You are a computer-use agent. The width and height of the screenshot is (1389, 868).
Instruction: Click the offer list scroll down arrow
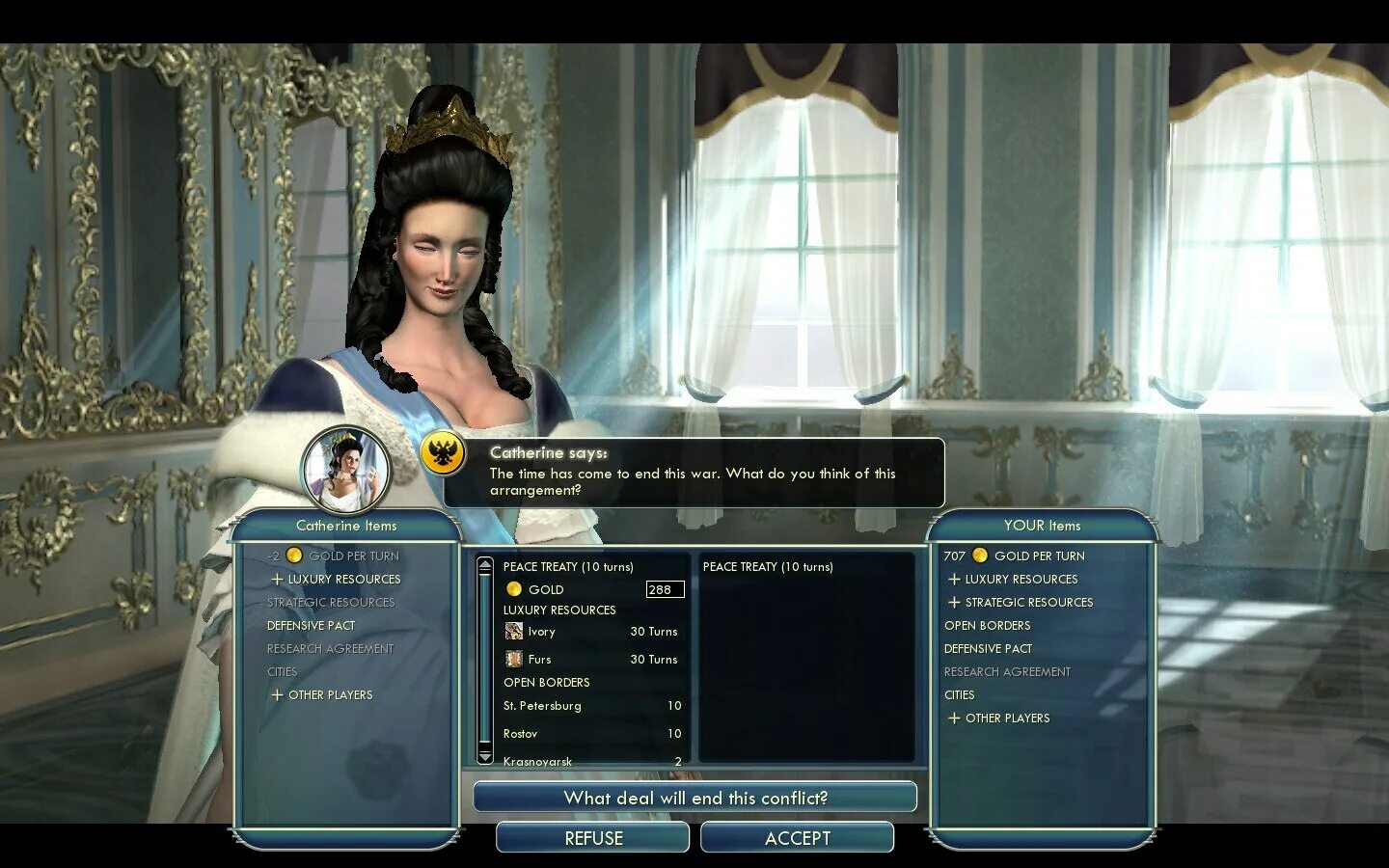pyautogui.click(x=485, y=755)
